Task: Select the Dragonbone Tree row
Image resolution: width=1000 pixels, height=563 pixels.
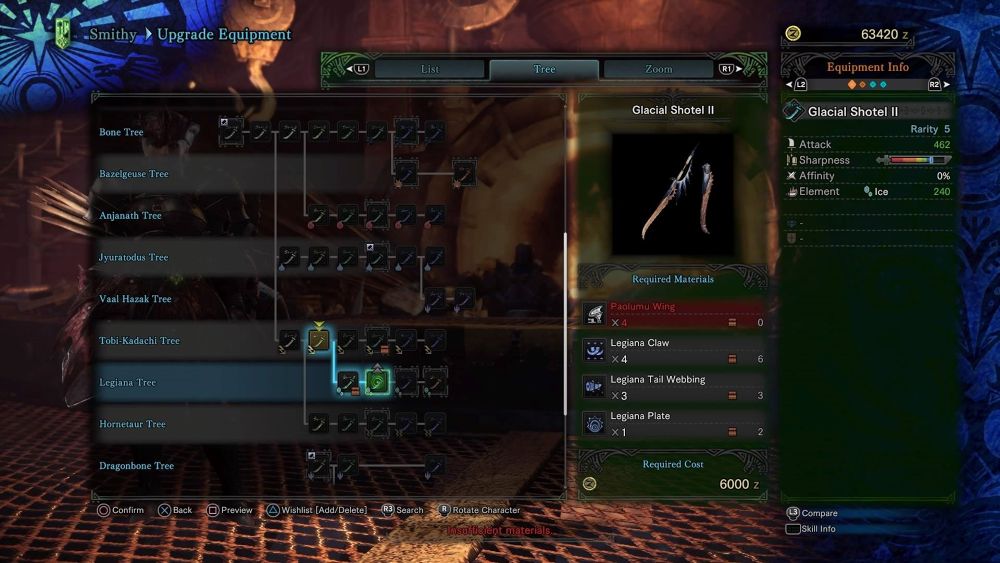Action: [x=136, y=466]
